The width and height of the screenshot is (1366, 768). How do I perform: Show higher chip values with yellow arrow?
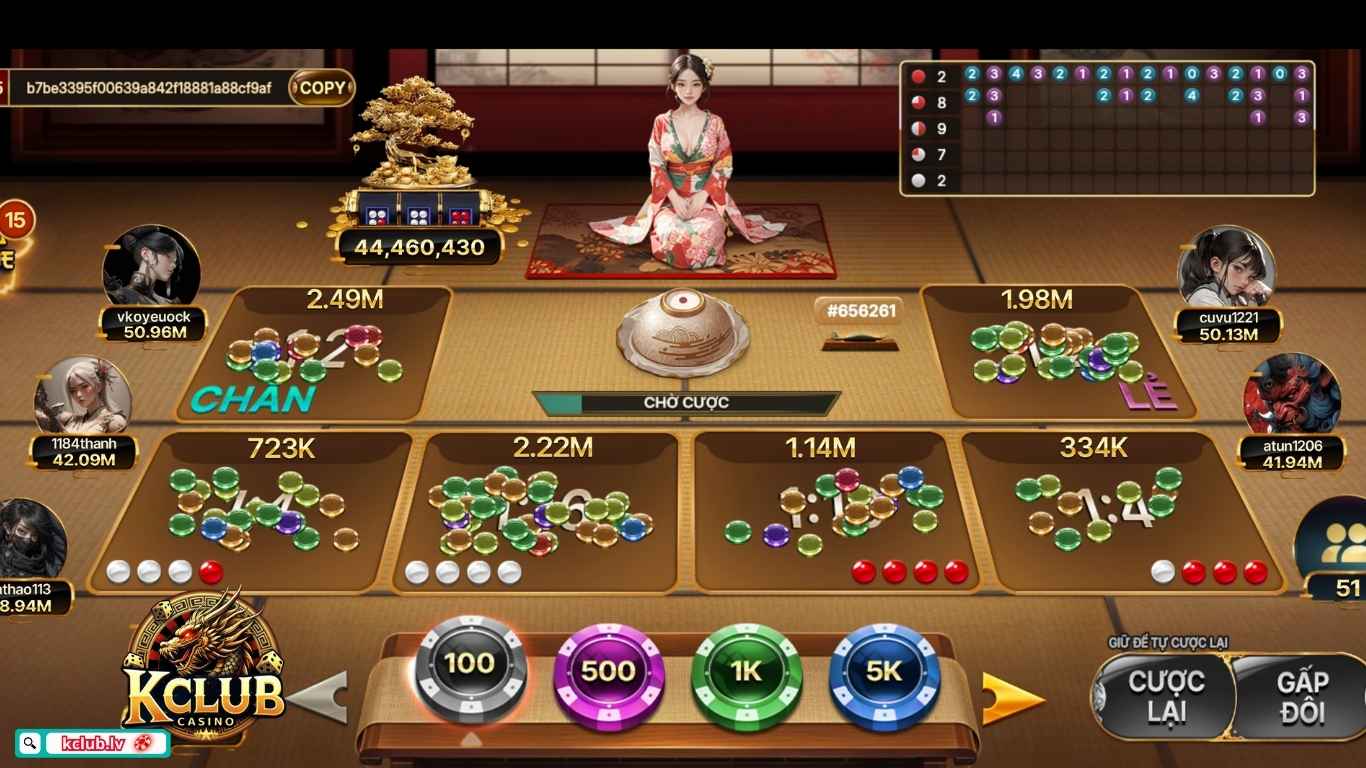pyautogui.click(x=1012, y=698)
